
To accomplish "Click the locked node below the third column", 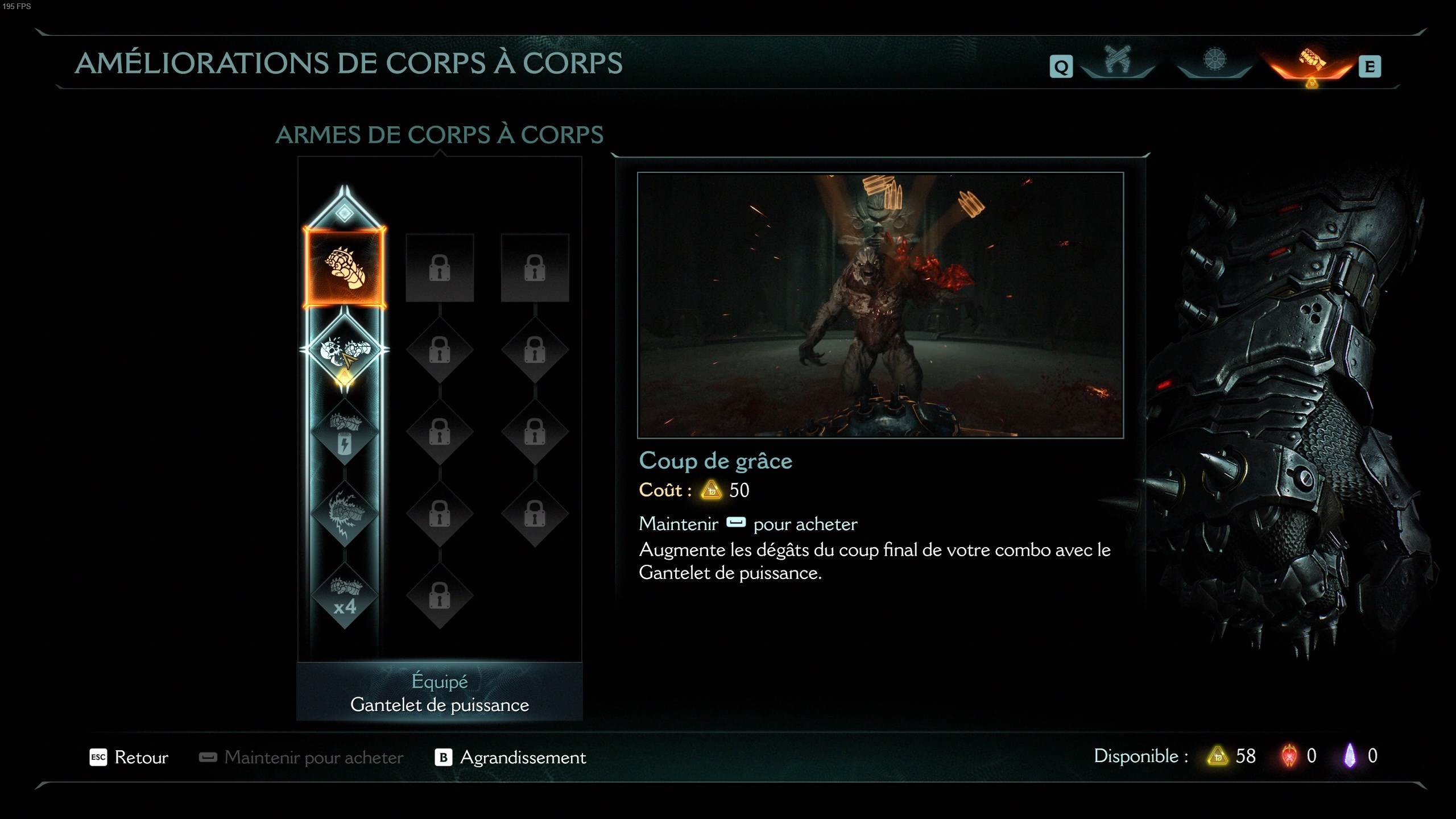I will (x=535, y=515).
